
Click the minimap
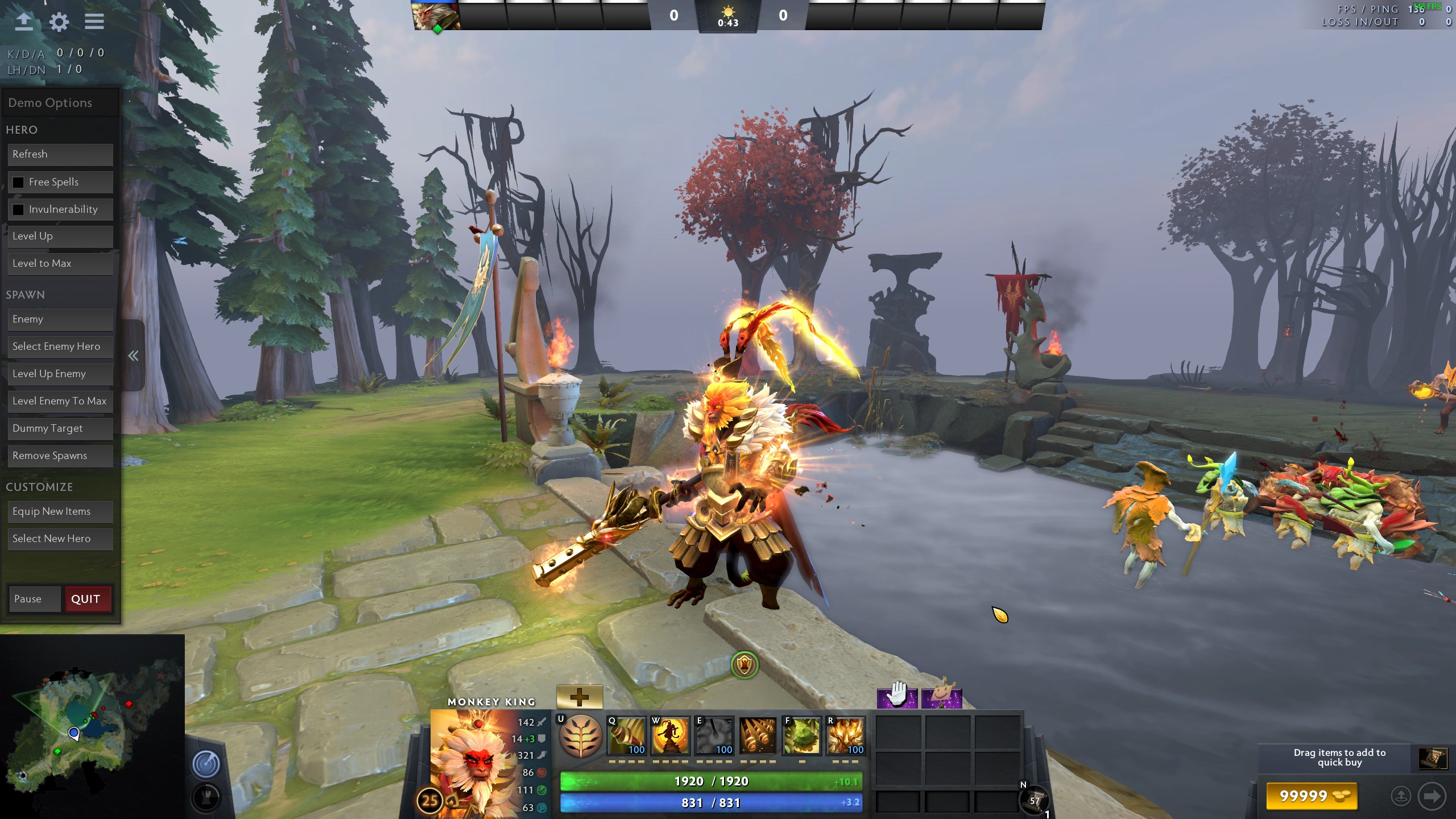click(x=92, y=727)
